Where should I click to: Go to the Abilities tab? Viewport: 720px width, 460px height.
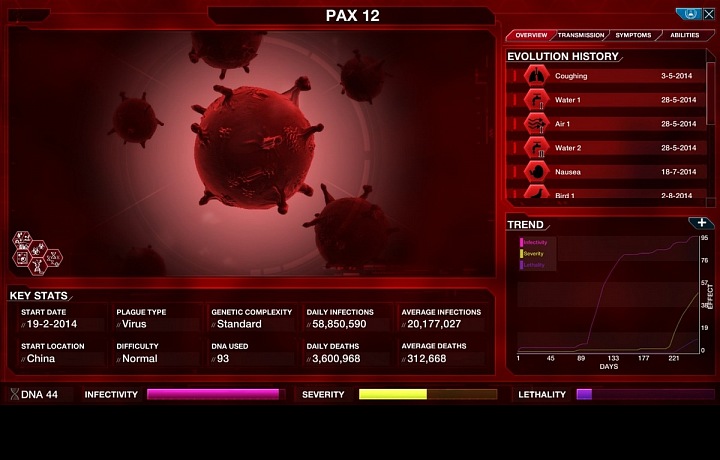[x=685, y=35]
